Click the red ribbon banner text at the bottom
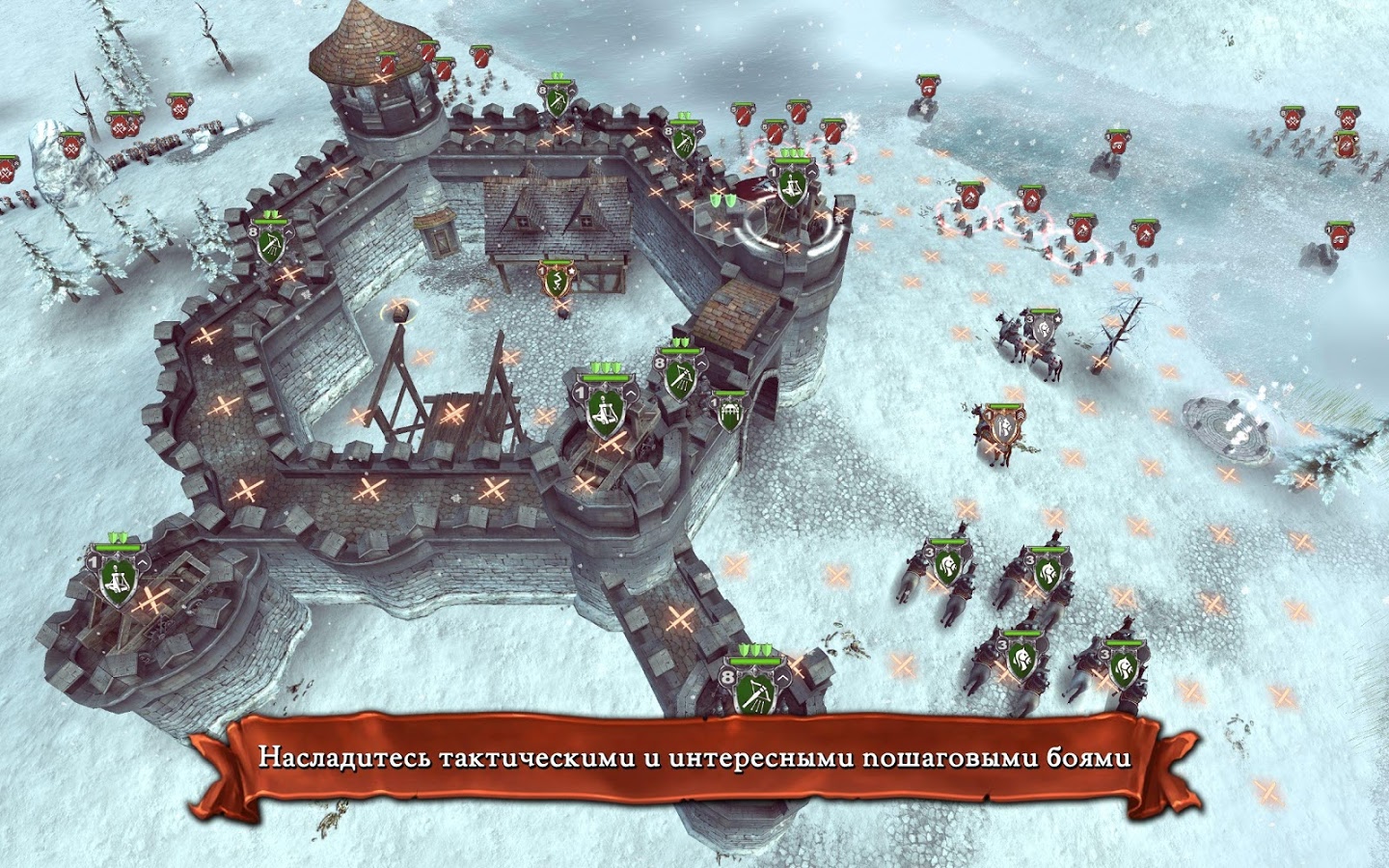The height and width of the screenshot is (868, 1389). (694, 759)
